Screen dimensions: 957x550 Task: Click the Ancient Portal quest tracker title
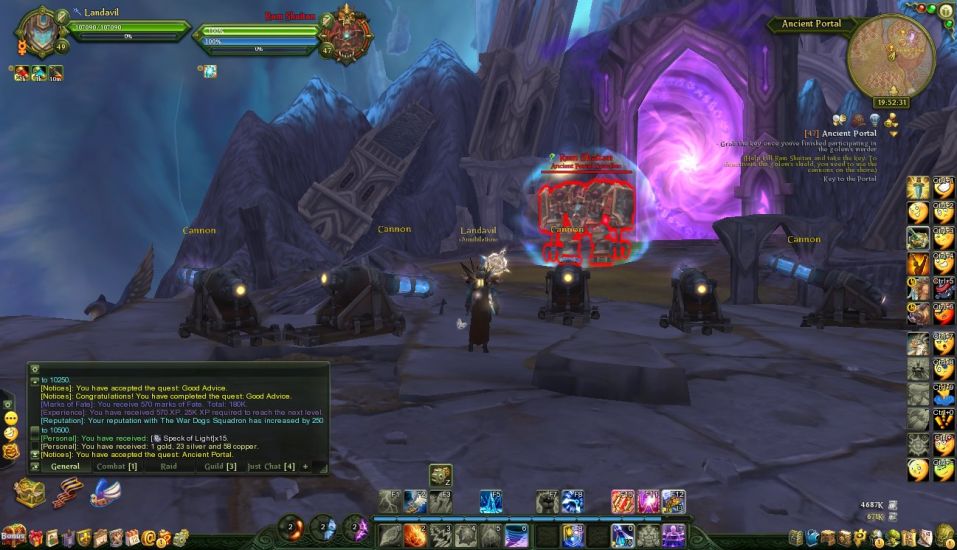pyautogui.click(x=849, y=133)
